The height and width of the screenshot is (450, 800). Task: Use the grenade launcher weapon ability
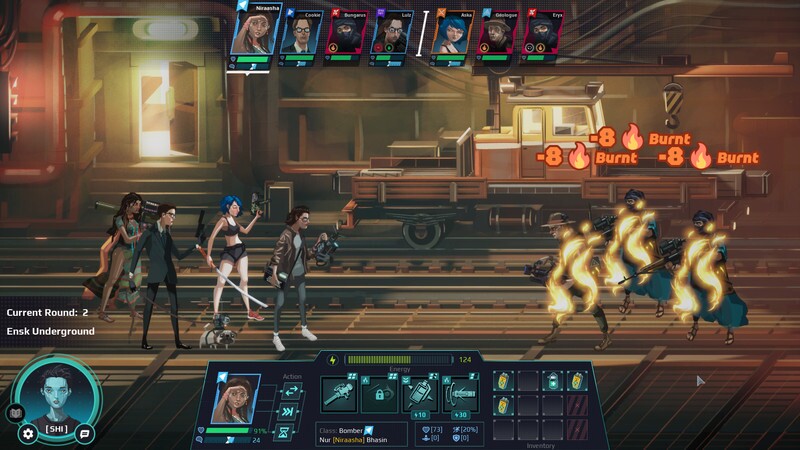[339, 395]
